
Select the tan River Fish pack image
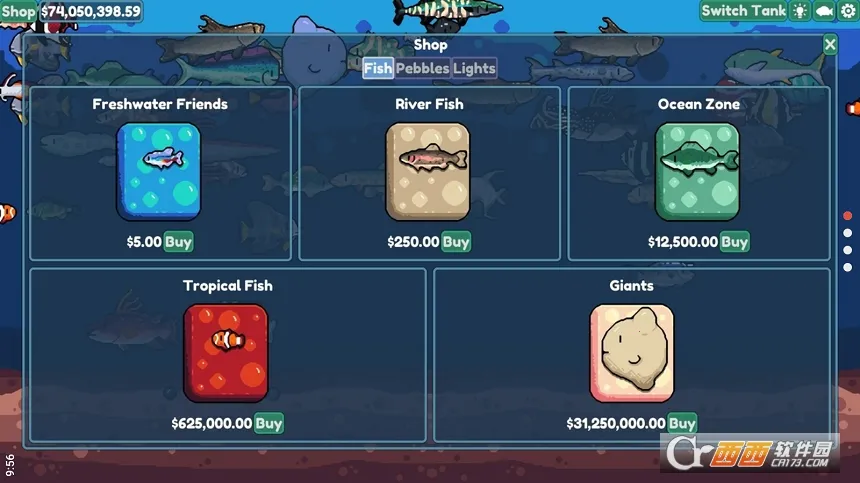pos(427,170)
